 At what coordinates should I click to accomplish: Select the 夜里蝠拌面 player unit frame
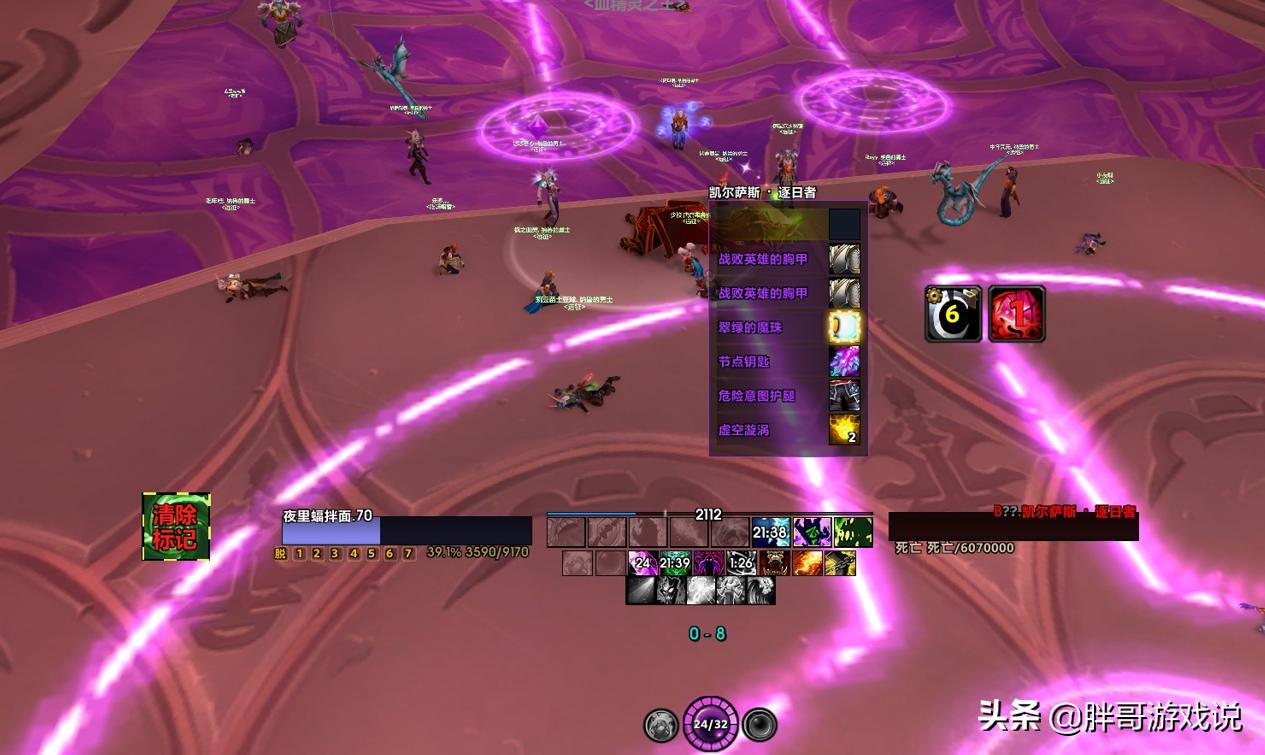pyautogui.click(x=406, y=530)
